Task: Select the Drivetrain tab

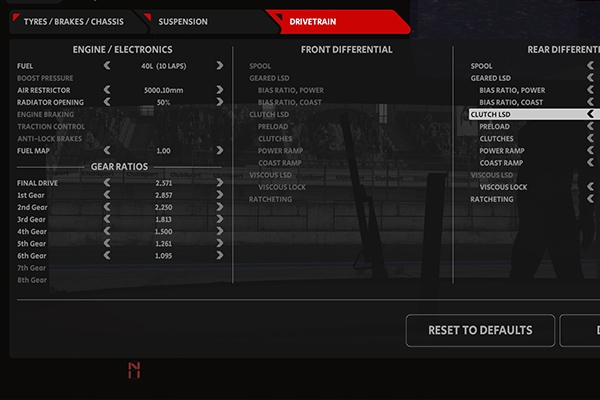Action: 334,21
